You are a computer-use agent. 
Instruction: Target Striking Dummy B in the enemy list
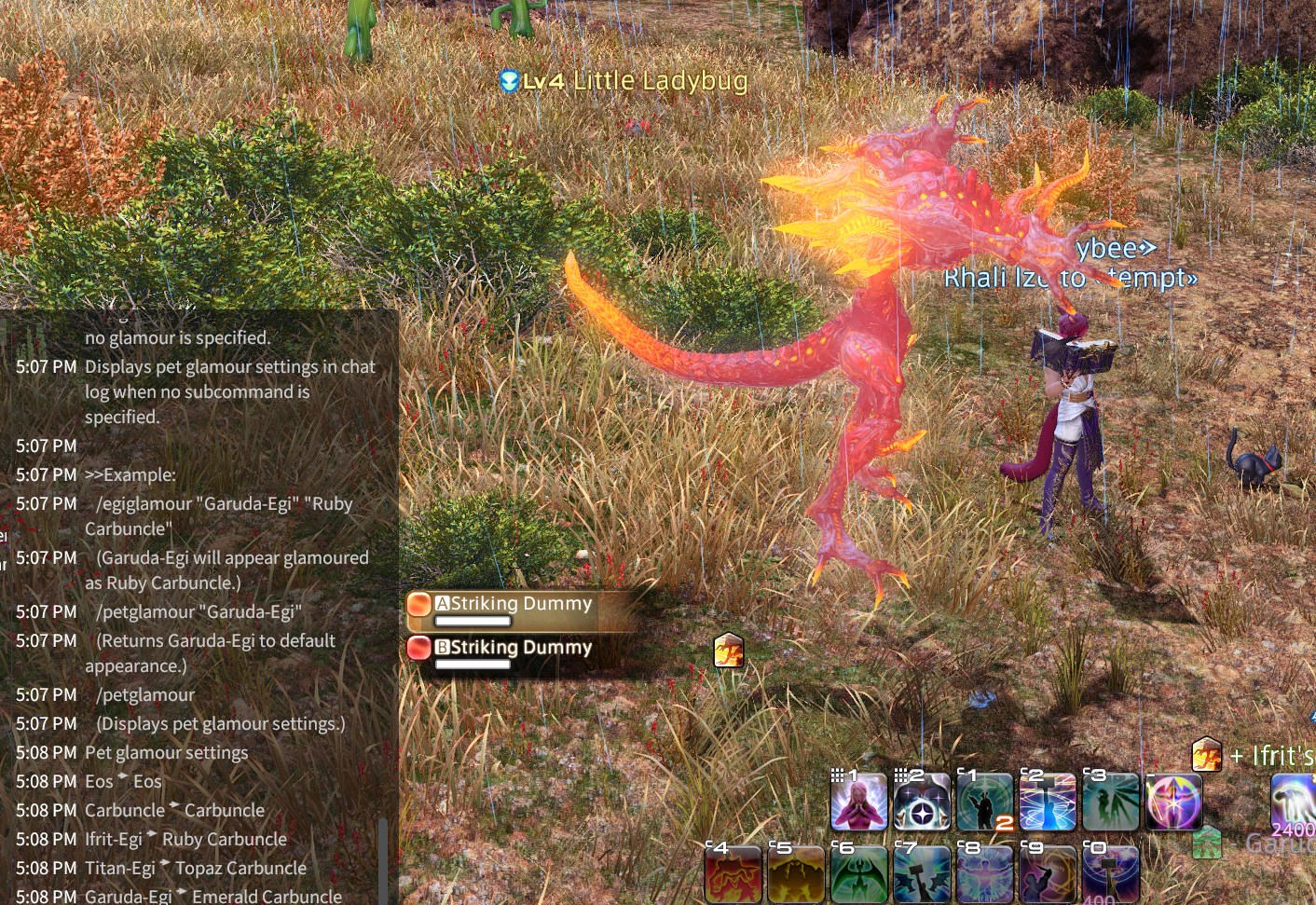(513, 648)
